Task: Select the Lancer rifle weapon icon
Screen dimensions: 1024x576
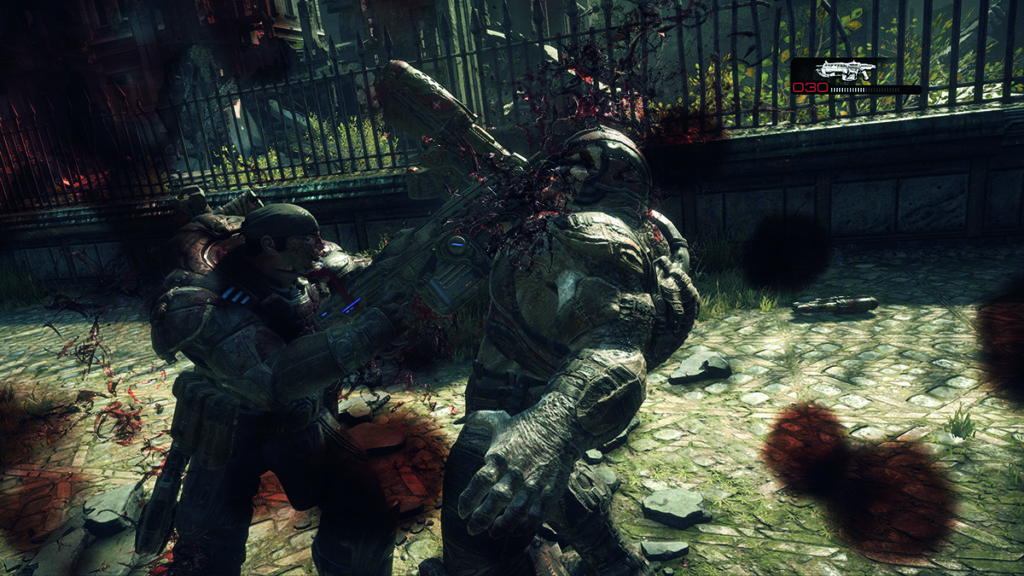Action: [845, 70]
